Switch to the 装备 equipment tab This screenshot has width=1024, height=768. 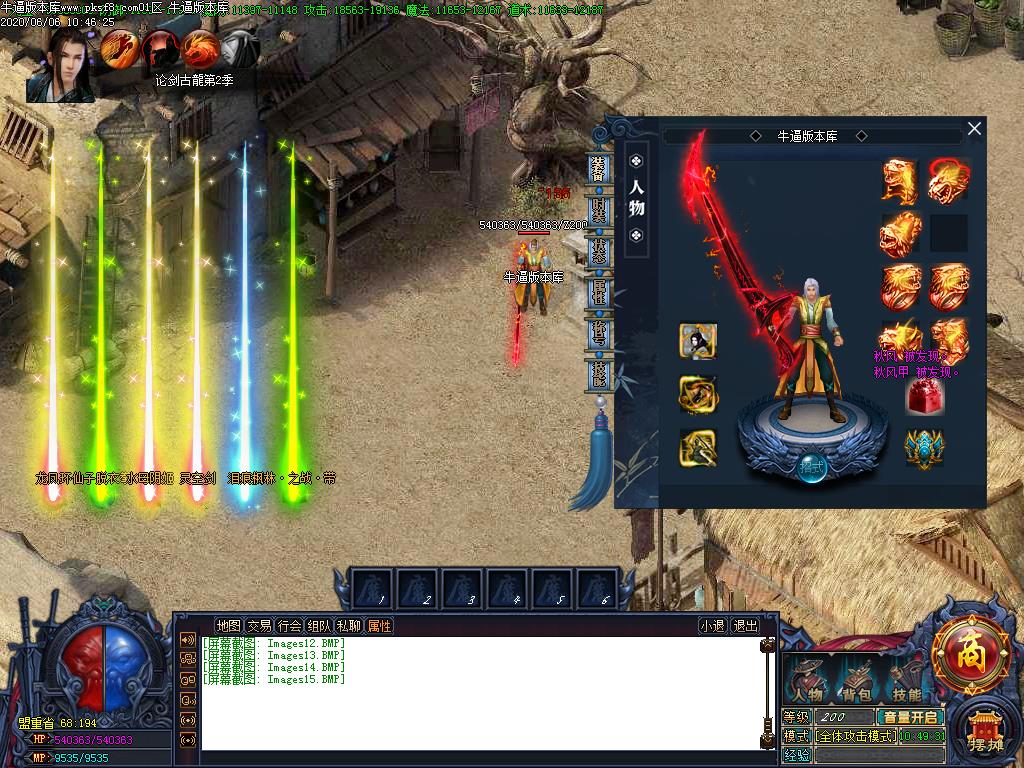pos(599,167)
